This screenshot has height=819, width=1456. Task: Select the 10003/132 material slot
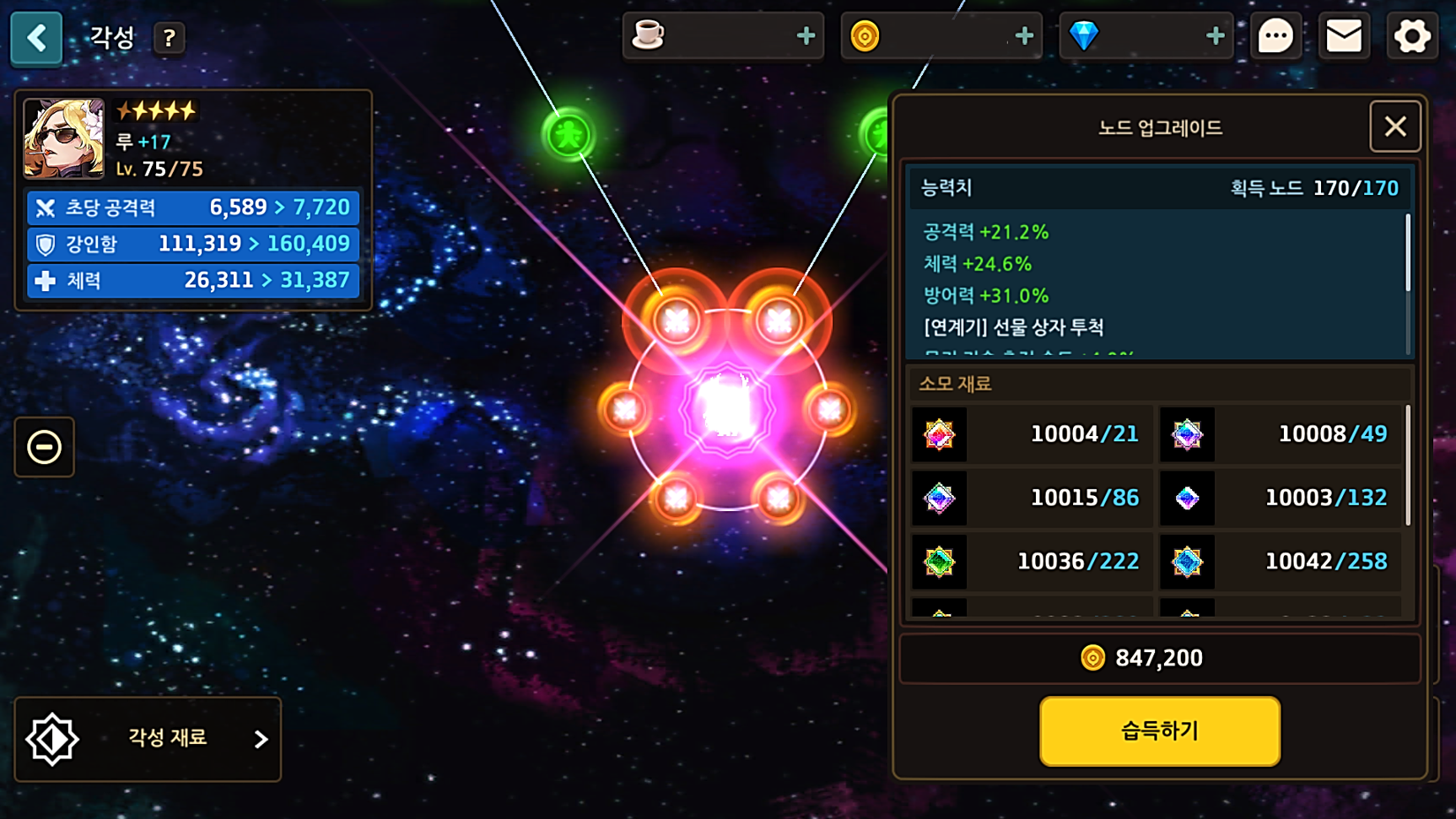tap(1280, 498)
